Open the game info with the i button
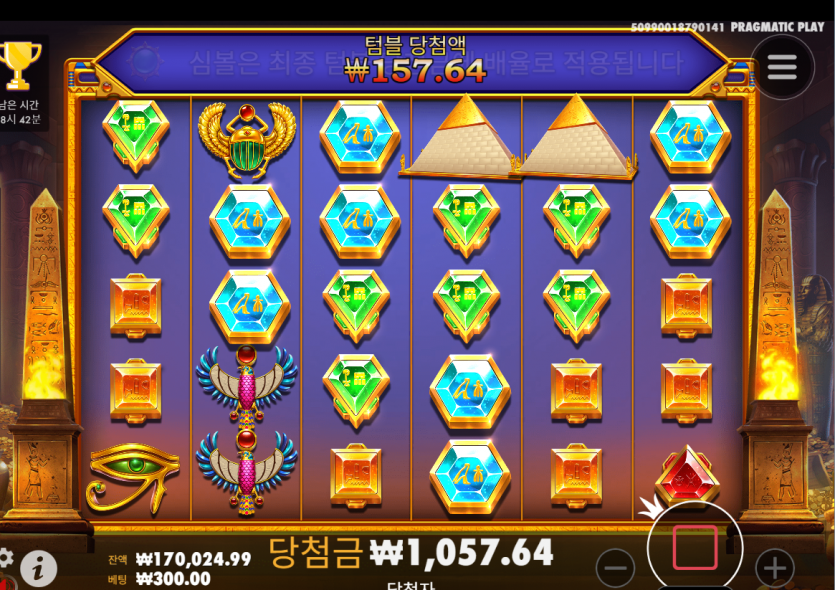Viewport: 835px width, 590px height. (38, 568)
